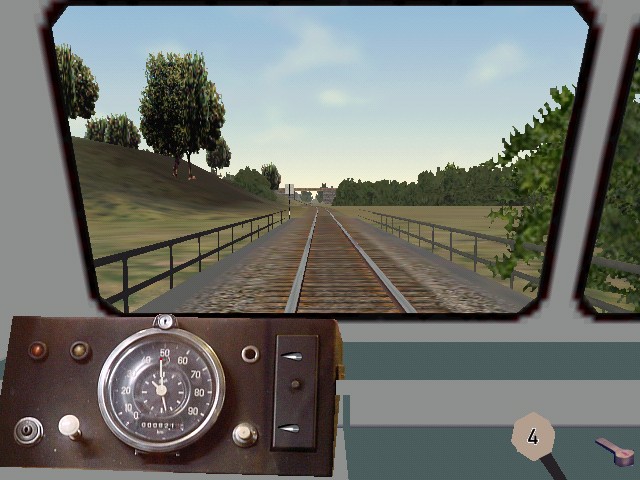Click the small centre knob between the switches

click(294, 385)
